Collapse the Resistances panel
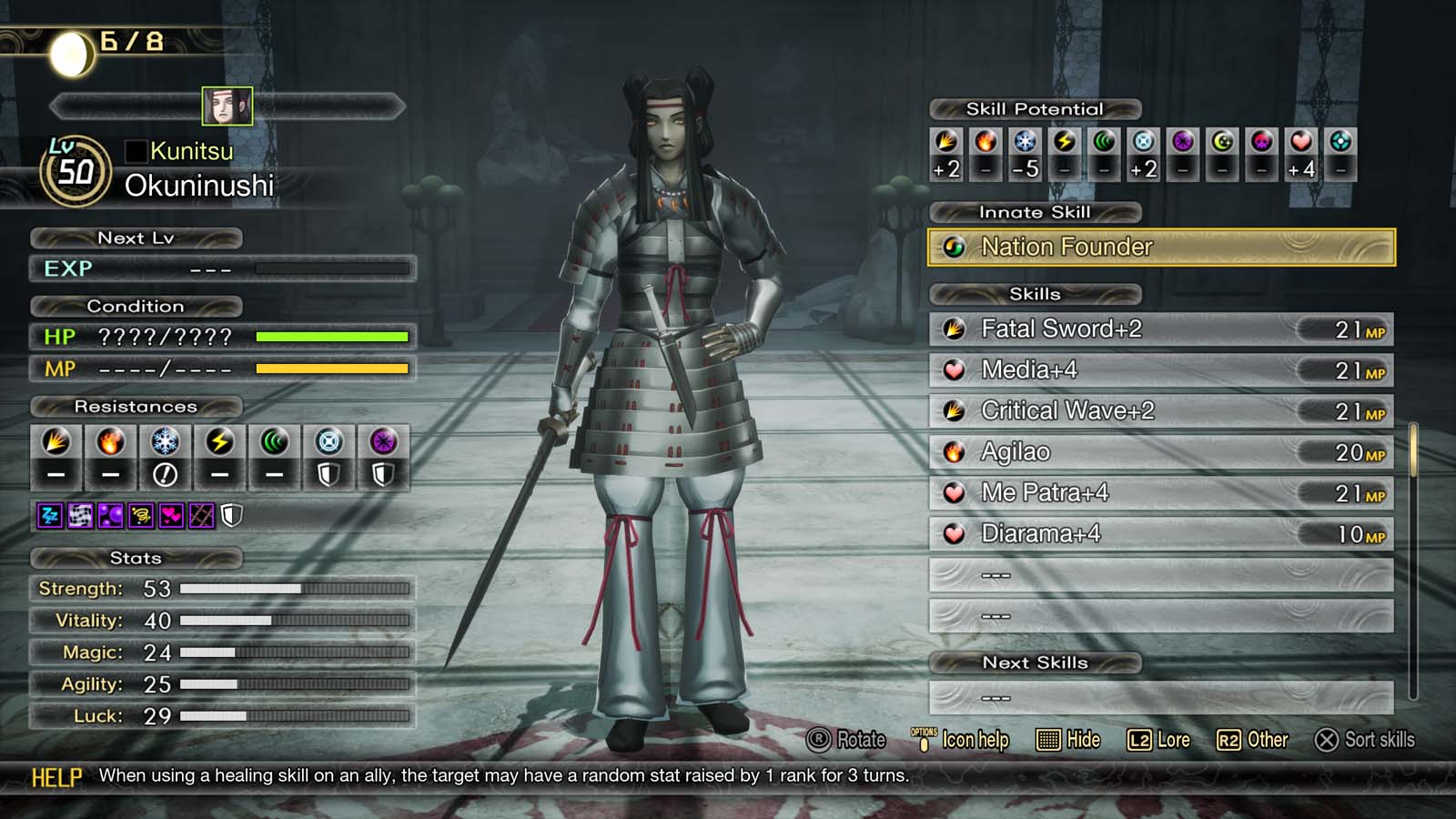Viewport: 1456px width, 819px height. (138, 407)
